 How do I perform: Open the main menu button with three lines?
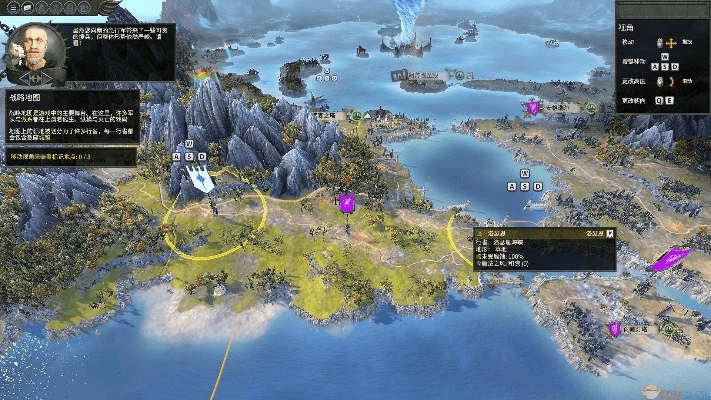click(x=10, y=8)
